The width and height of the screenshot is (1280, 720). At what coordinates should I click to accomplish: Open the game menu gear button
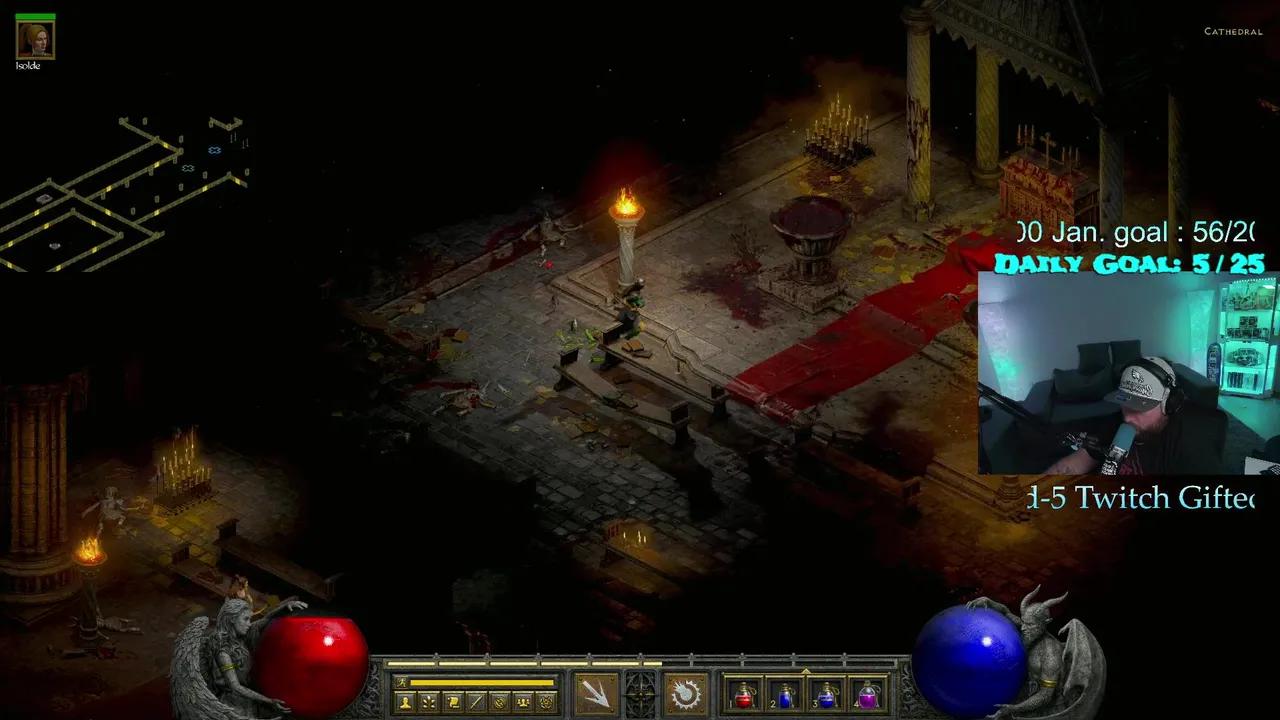tap(547, 702)
